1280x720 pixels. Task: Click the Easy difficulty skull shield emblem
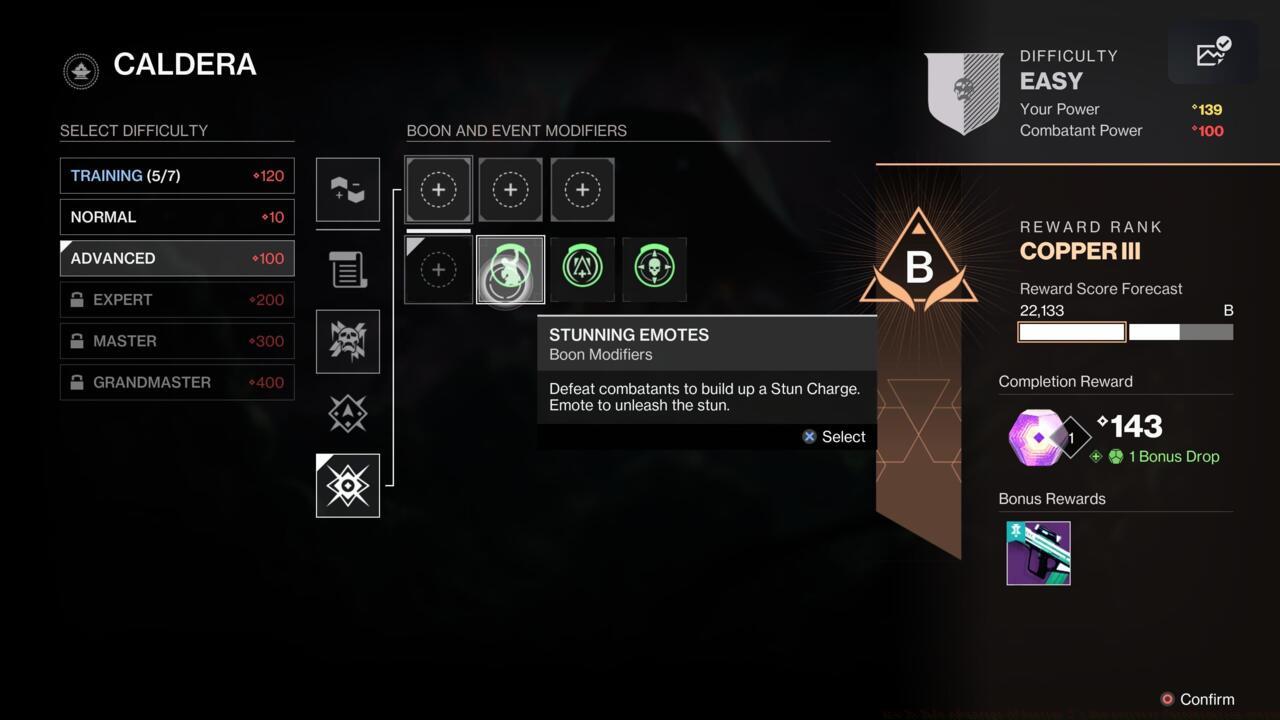(x=964, y=92)
